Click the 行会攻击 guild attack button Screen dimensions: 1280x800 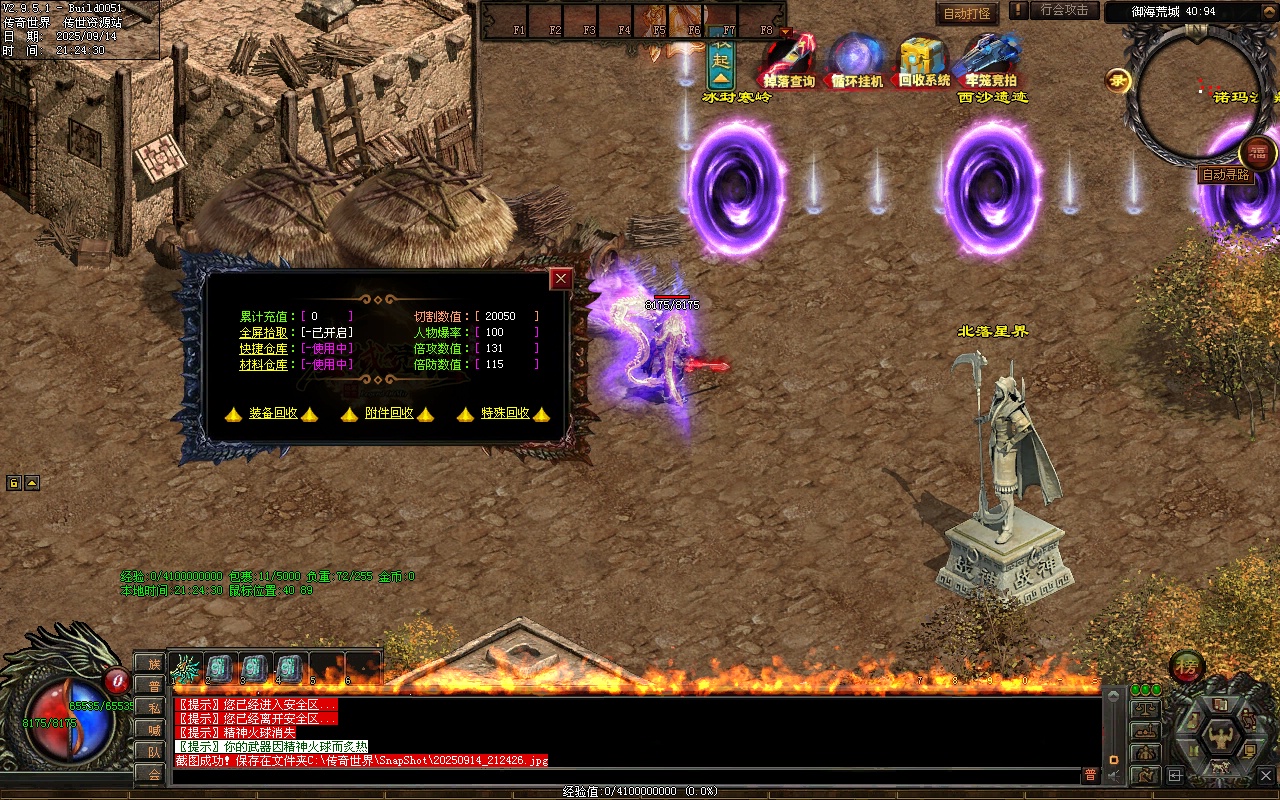pos(1064,10)
